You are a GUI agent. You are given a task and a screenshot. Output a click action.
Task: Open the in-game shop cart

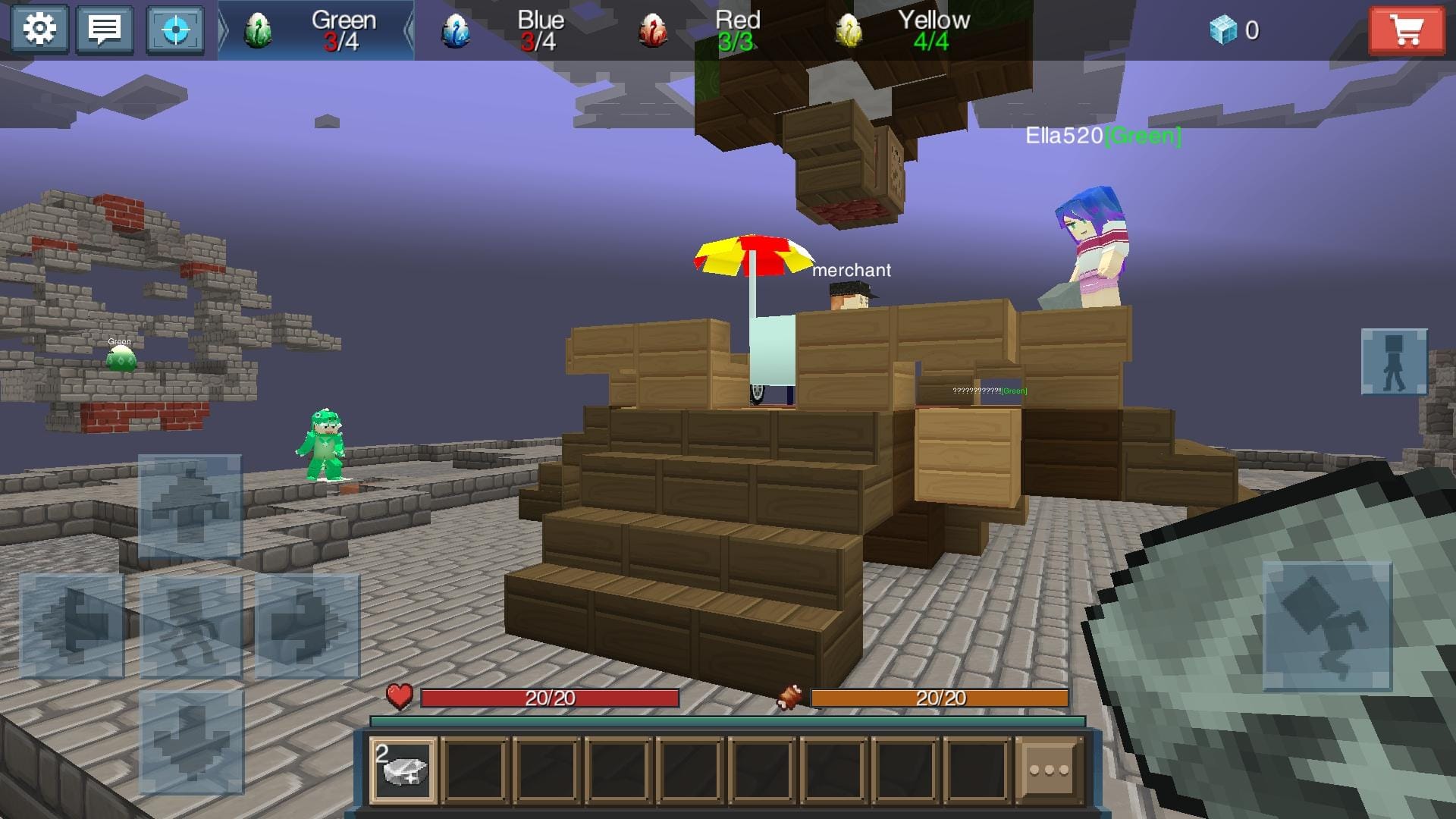pos(1407,30)
